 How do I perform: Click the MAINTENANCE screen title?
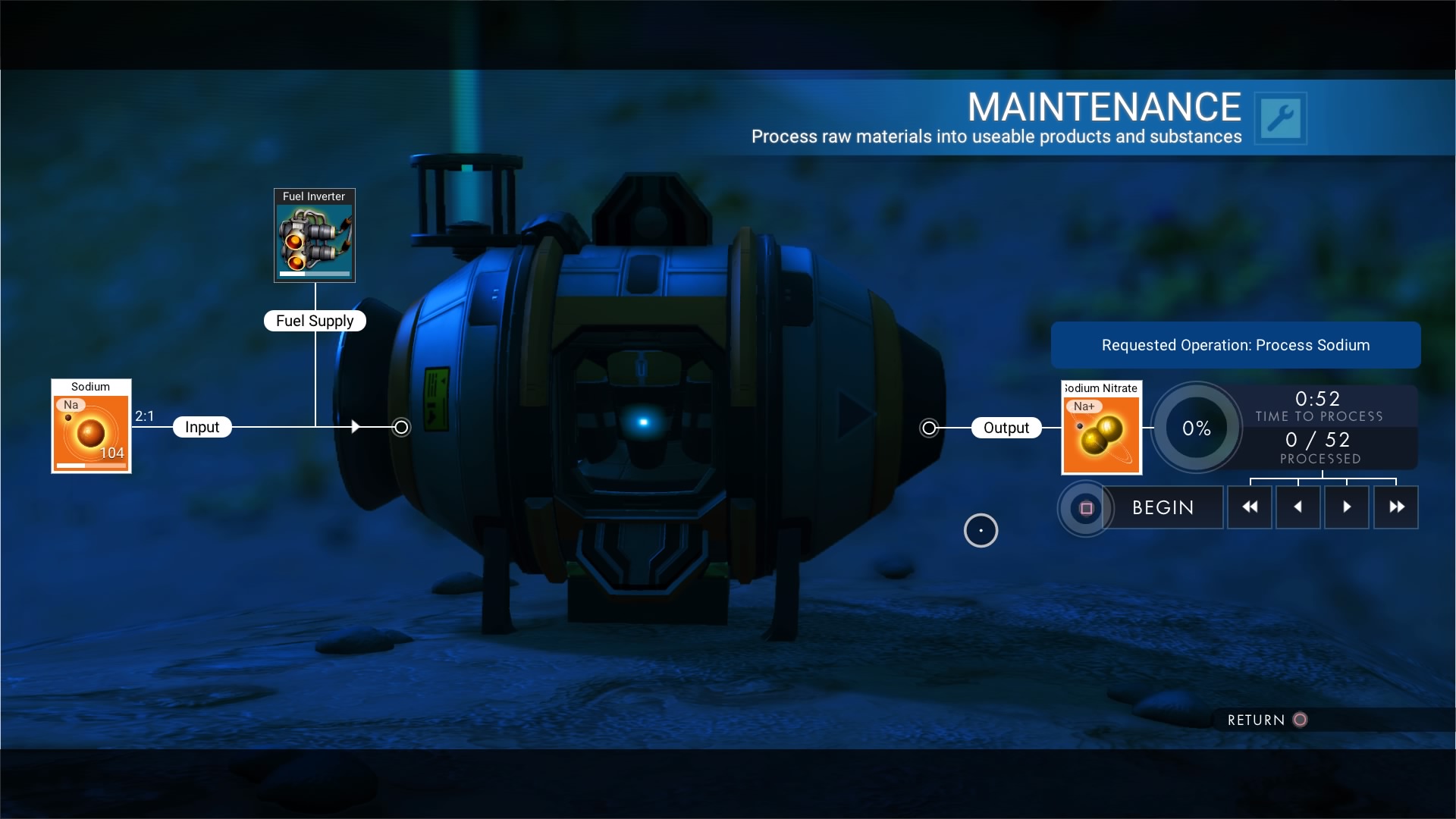click(x=1103, y=106)
